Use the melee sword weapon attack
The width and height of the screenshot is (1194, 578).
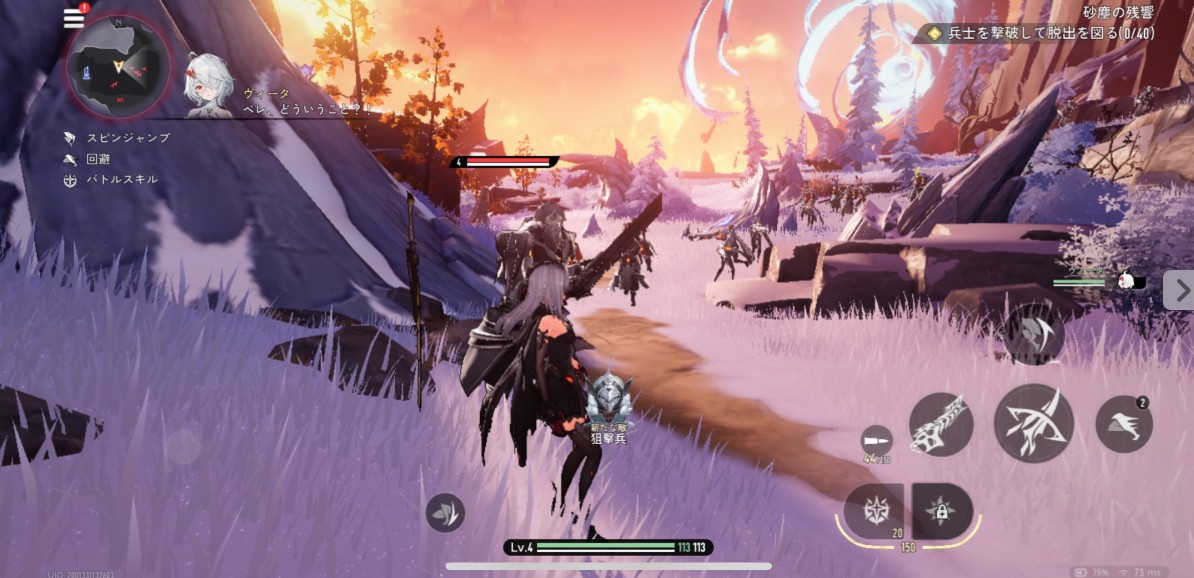(941, 423)
